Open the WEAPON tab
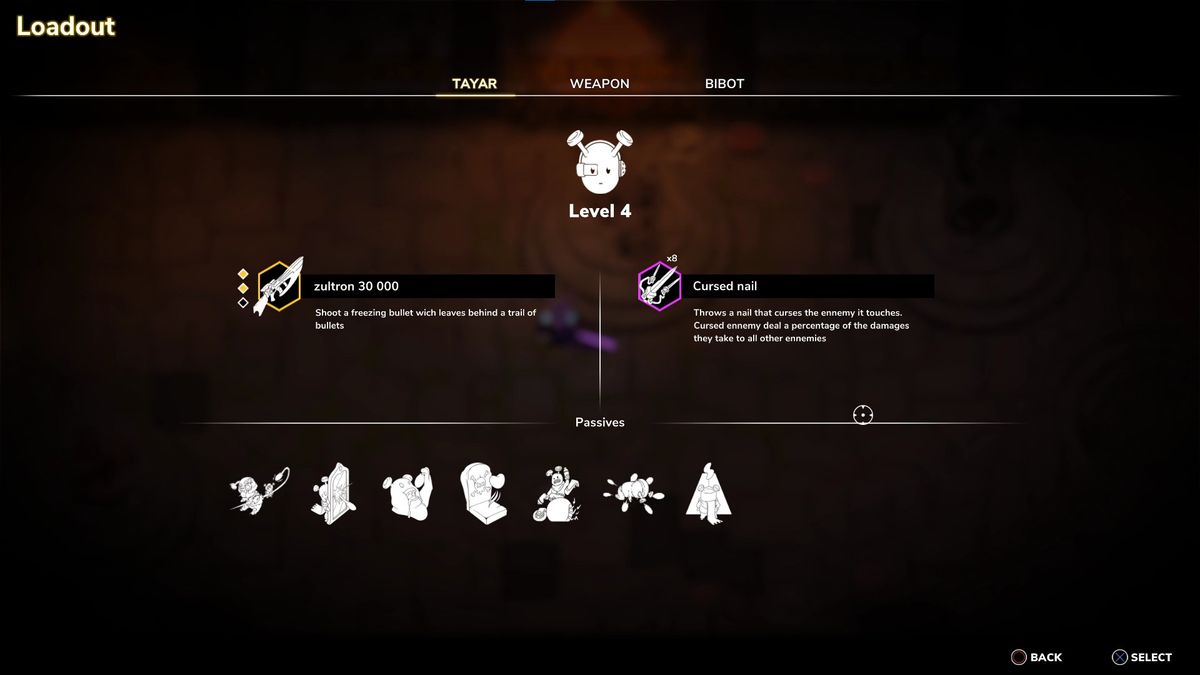Image resolution: width=1200 pixels, height=675 pixels. (599, 84)
